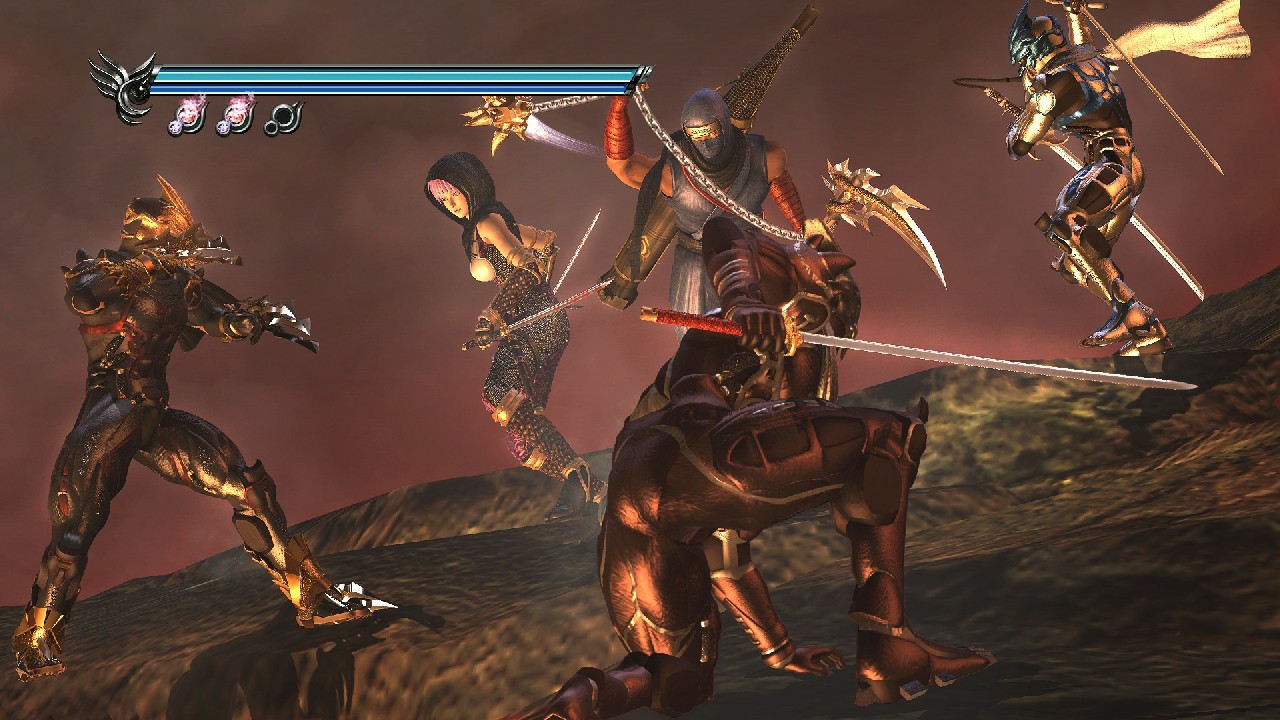This screenshot has width=1280, height=720.
Task: Click the flaming aura on the leftmost Ninpo orb
Action: (191, 101)
